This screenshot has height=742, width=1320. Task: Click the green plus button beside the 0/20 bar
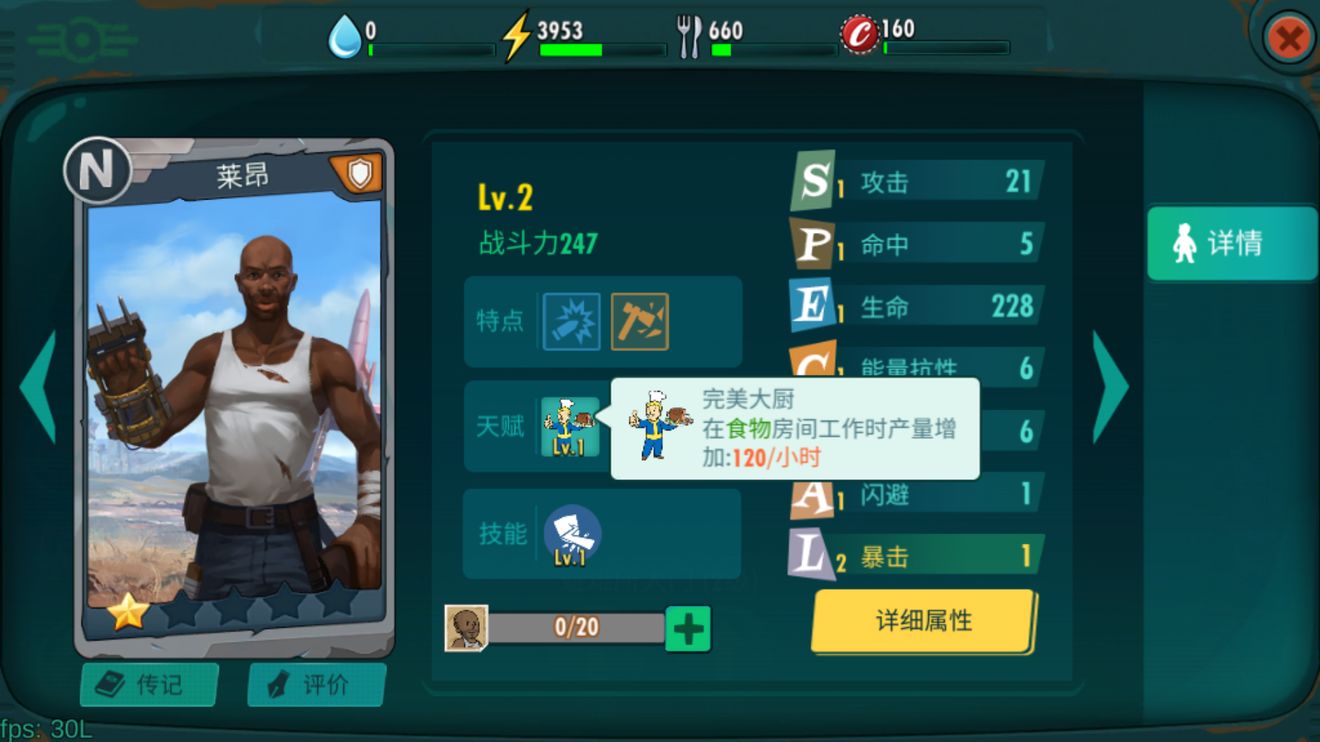coord(688,626)
